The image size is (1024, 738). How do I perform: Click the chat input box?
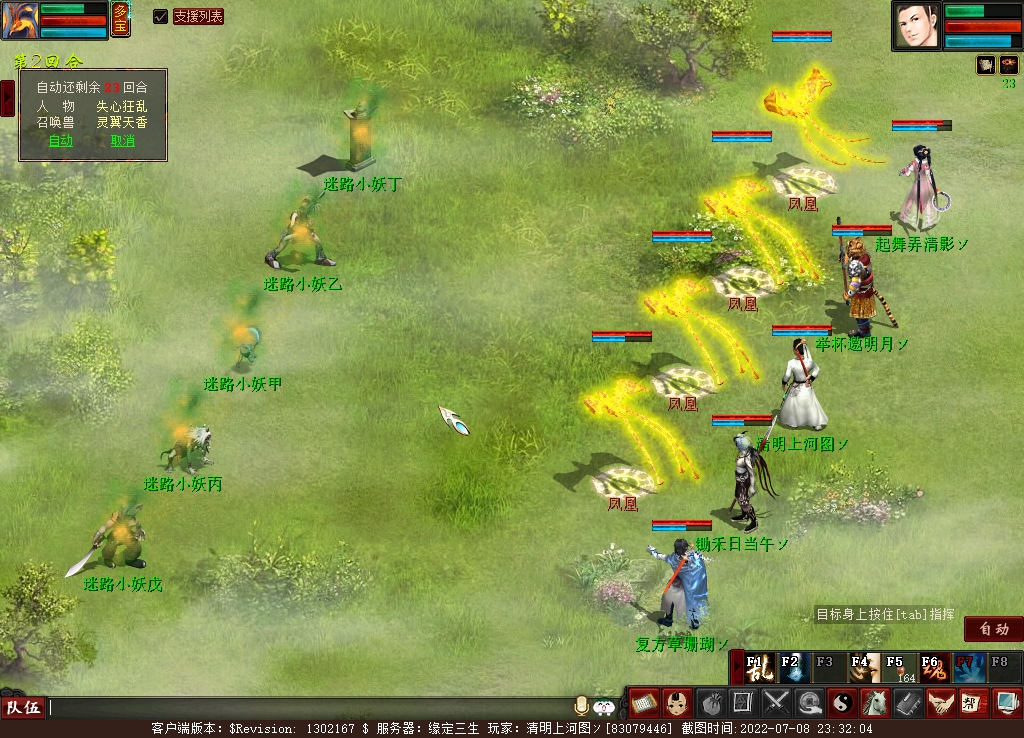(x=300, y=708)
